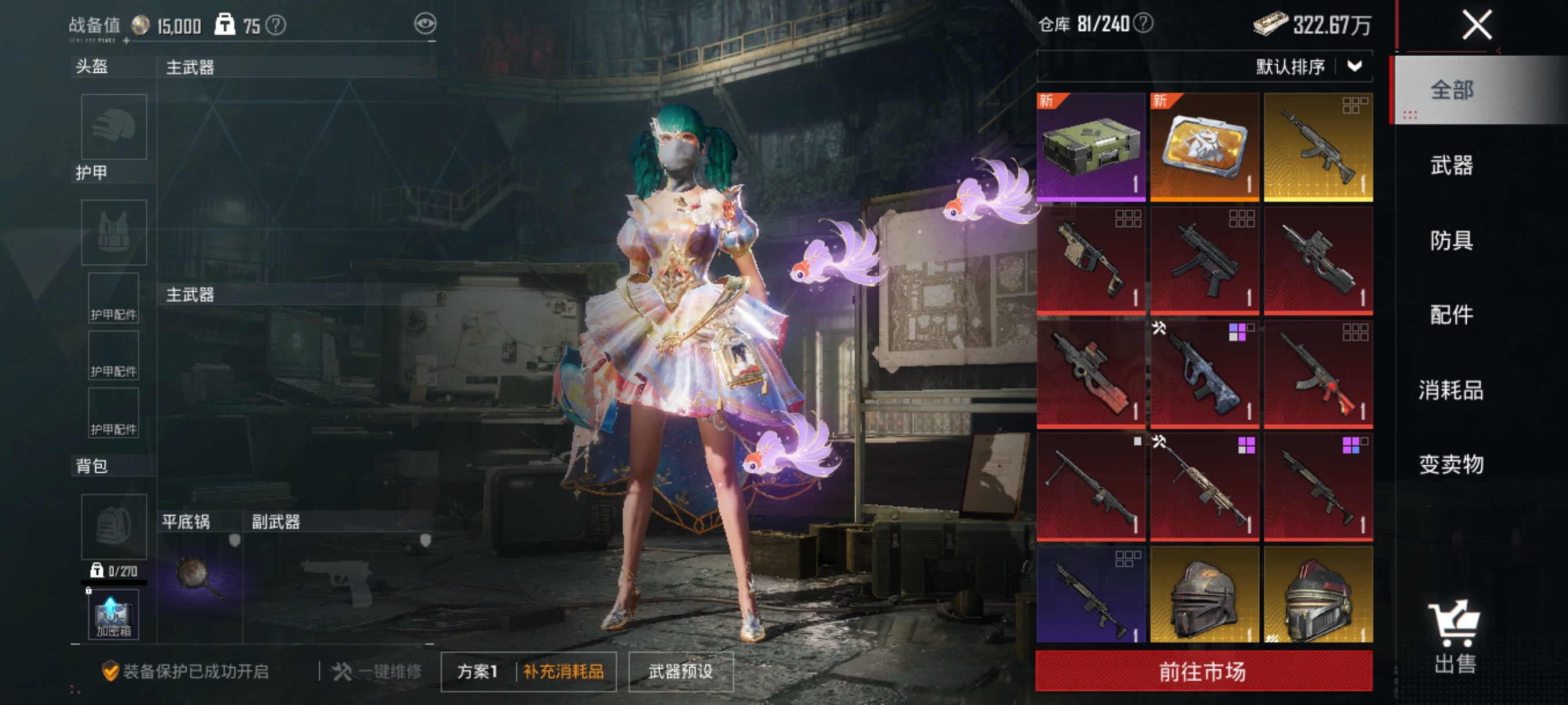Activate 一键维修 quick repair
The height and width of the screenshot is (705, 1568).
(x=378, y=671)
